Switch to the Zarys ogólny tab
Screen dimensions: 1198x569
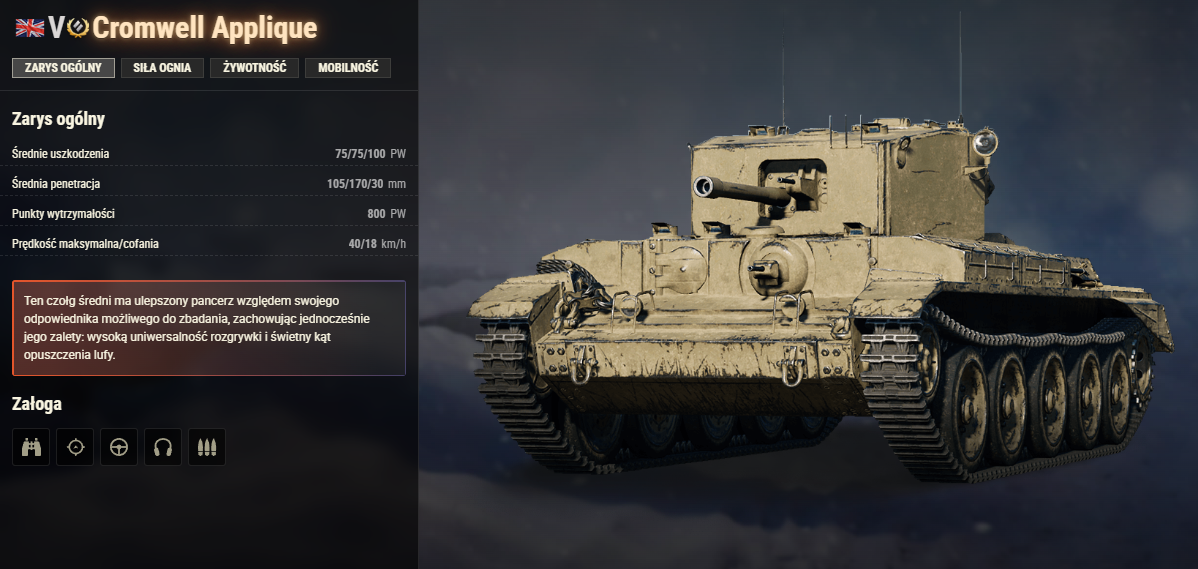tap(63, 68)
